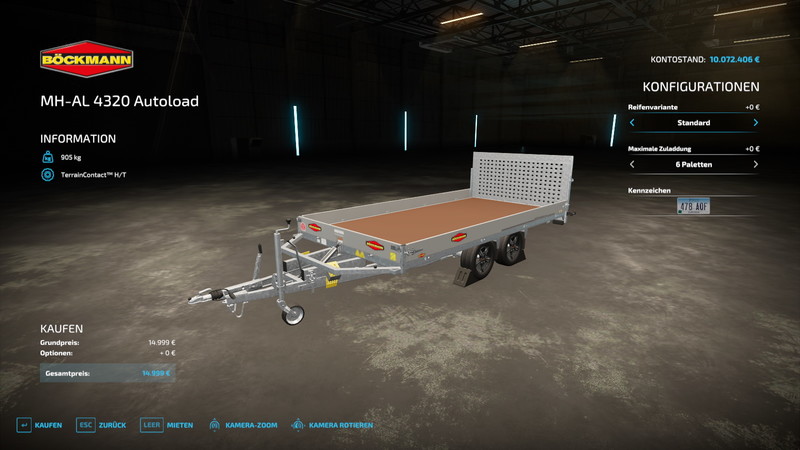Decrease Maximale Zuladung pallet count
This screenshot has width=800, height=450.
[632, 164]
